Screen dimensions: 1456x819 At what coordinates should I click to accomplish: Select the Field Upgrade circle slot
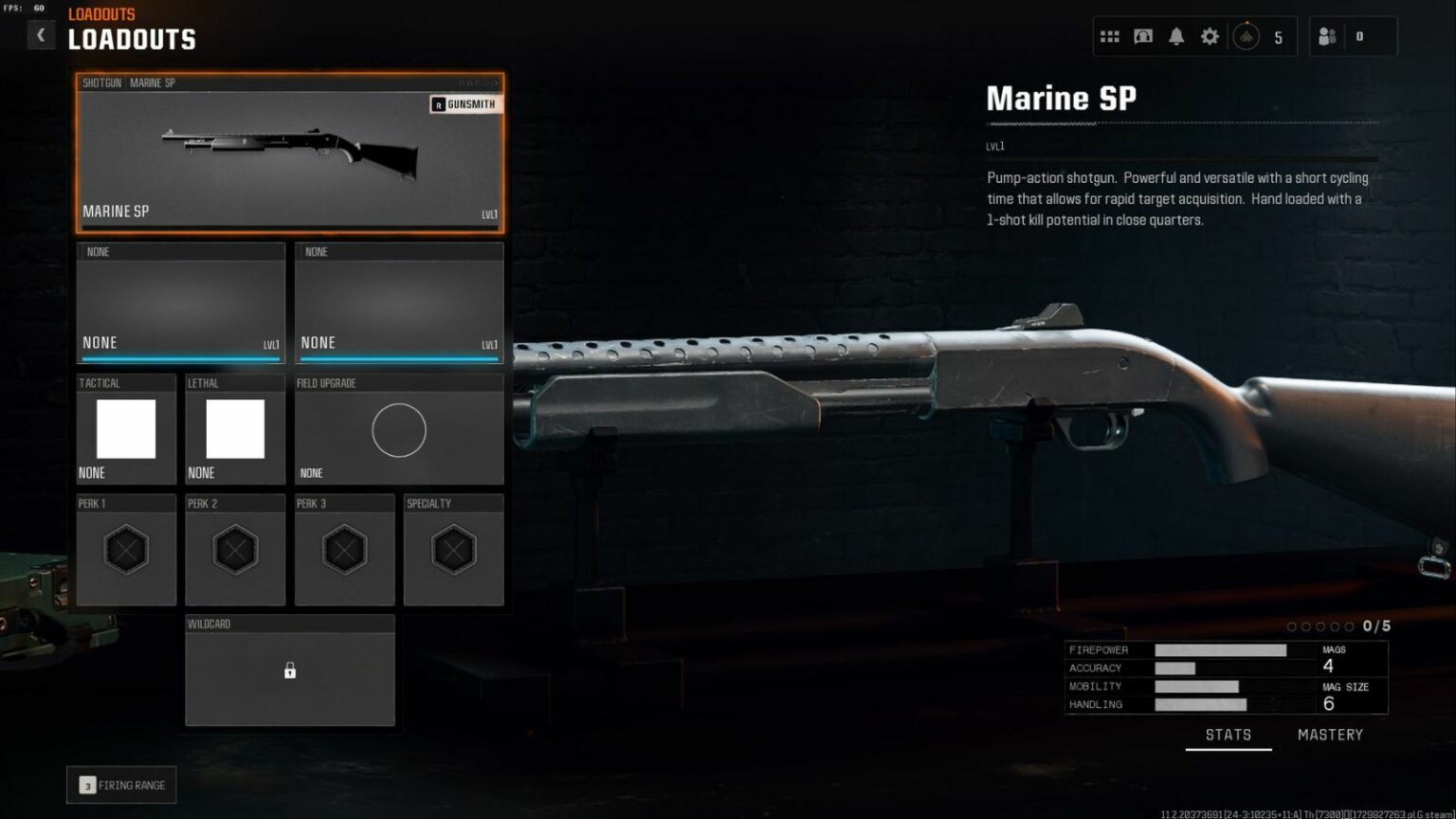(x=399, y=429)
